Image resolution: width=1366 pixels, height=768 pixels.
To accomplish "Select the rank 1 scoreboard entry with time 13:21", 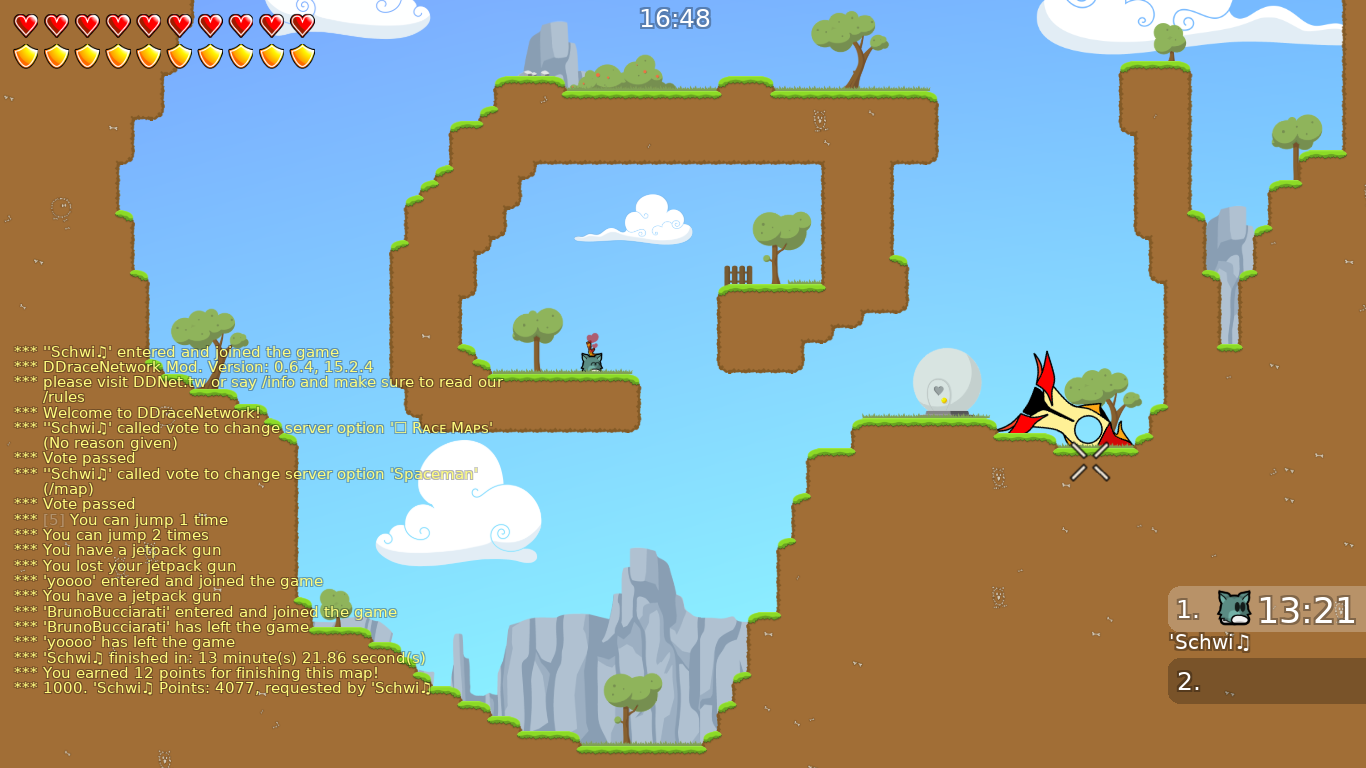I will click(x=1265, y=608).
